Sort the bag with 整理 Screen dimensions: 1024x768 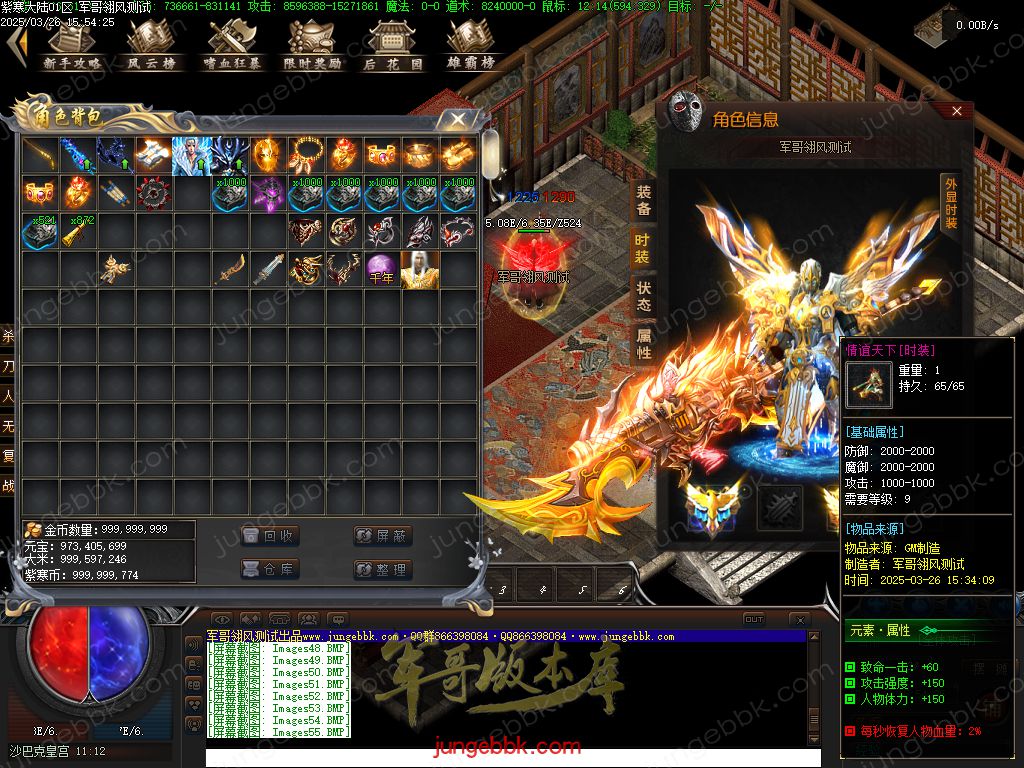(x=383, y=569)
